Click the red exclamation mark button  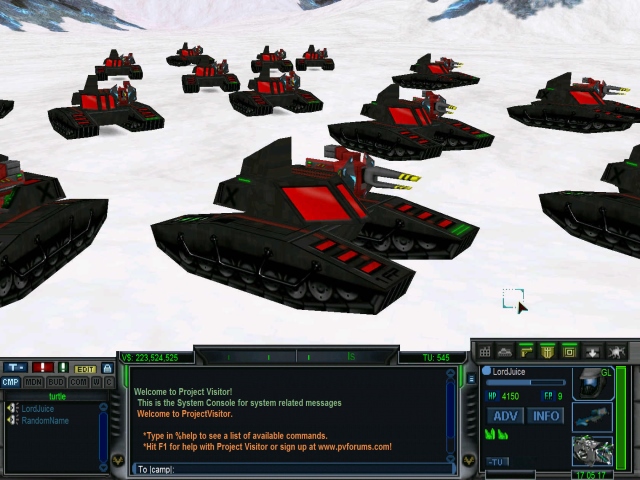(x=43, y=368)
